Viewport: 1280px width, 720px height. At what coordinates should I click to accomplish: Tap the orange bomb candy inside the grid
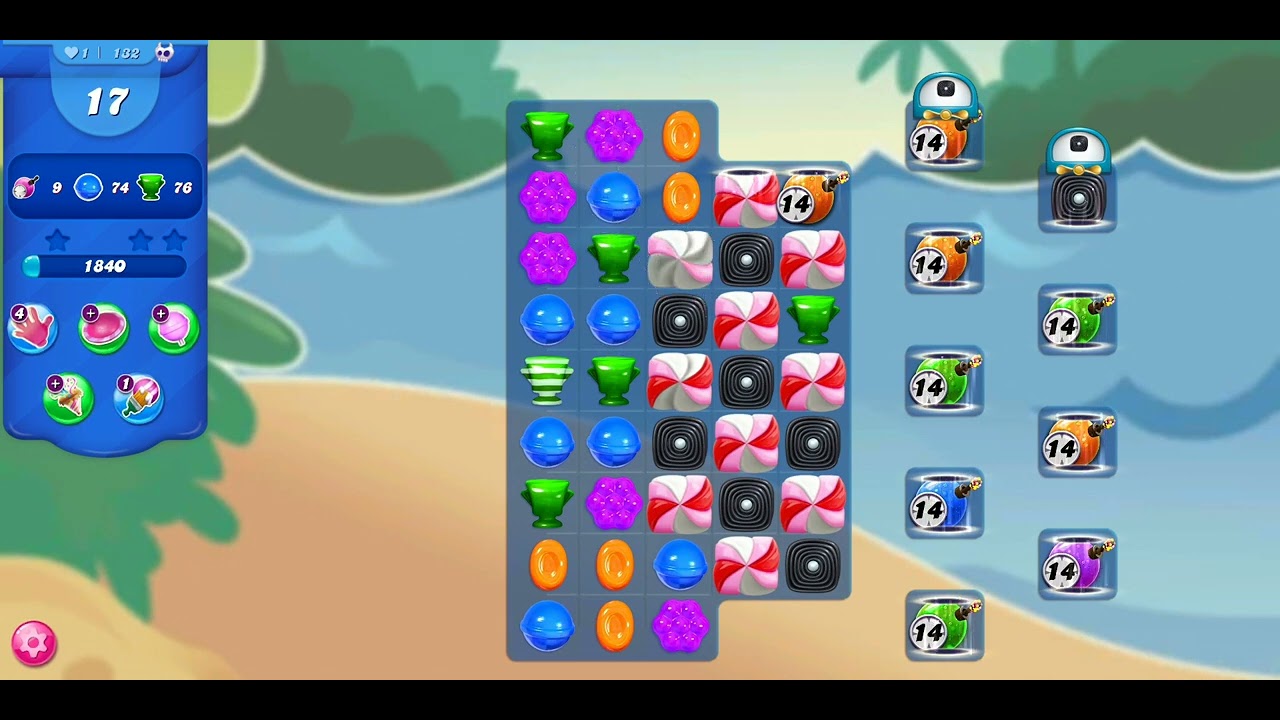point(811,197)
